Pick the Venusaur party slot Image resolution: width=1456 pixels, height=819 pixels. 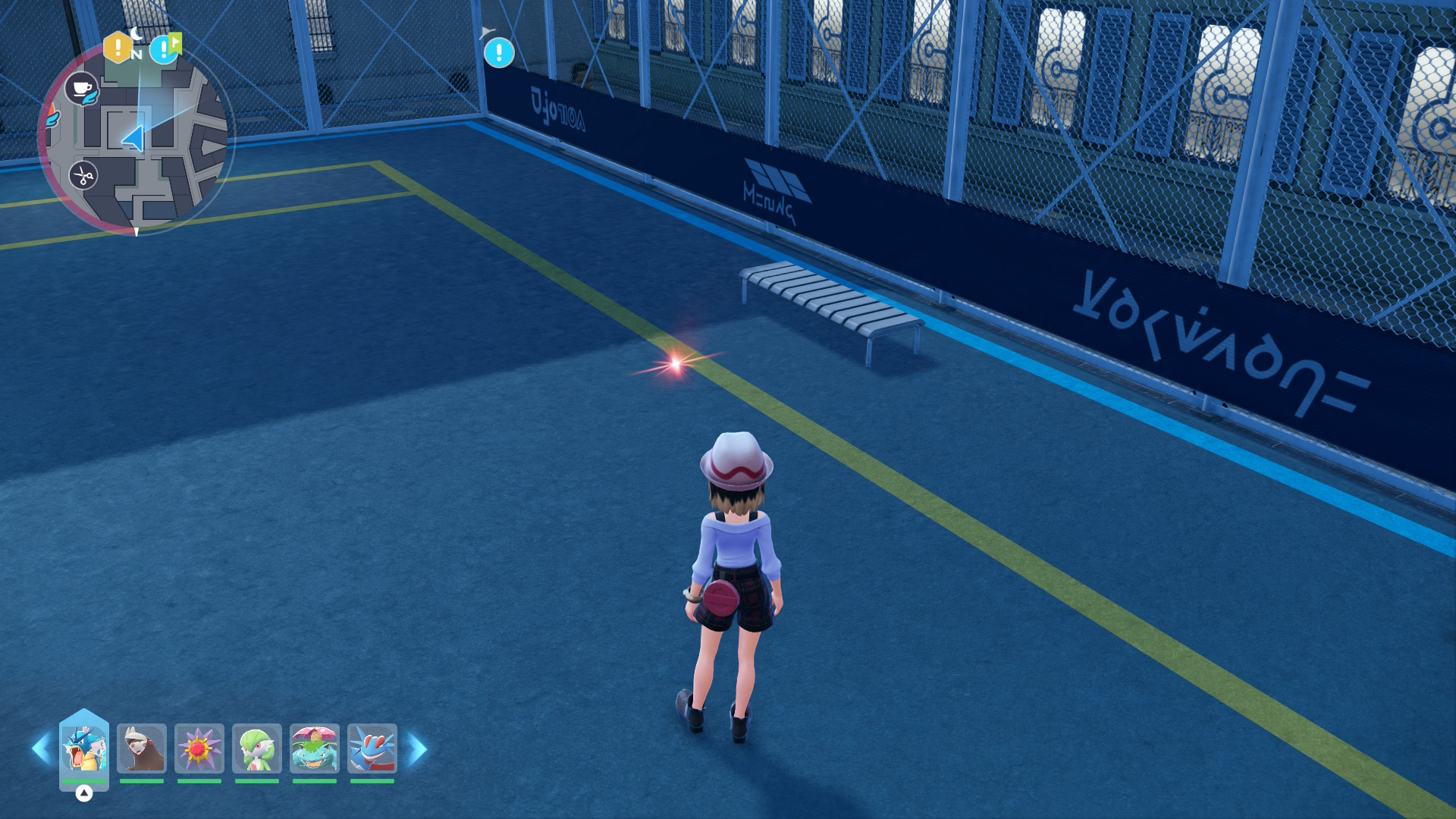click(315, 748)
